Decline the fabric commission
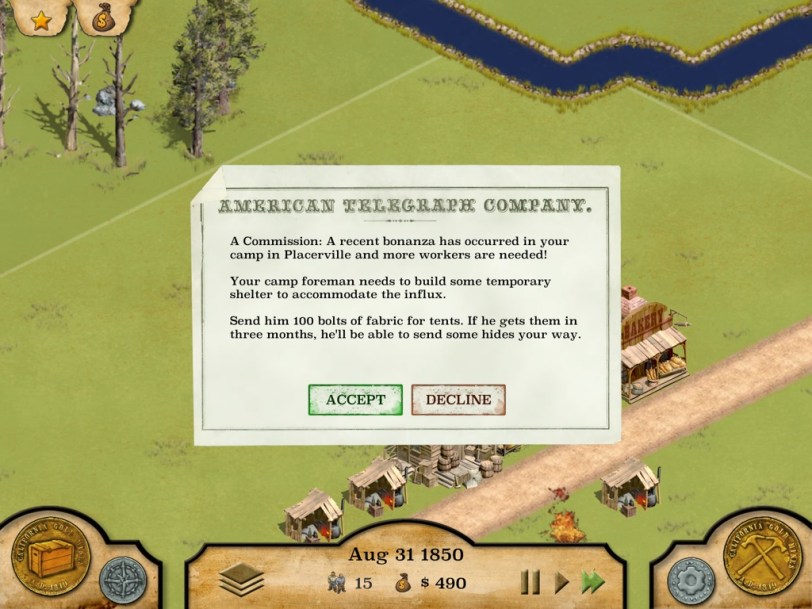Screen dimensions: 812x609 (x=458, y=400)
